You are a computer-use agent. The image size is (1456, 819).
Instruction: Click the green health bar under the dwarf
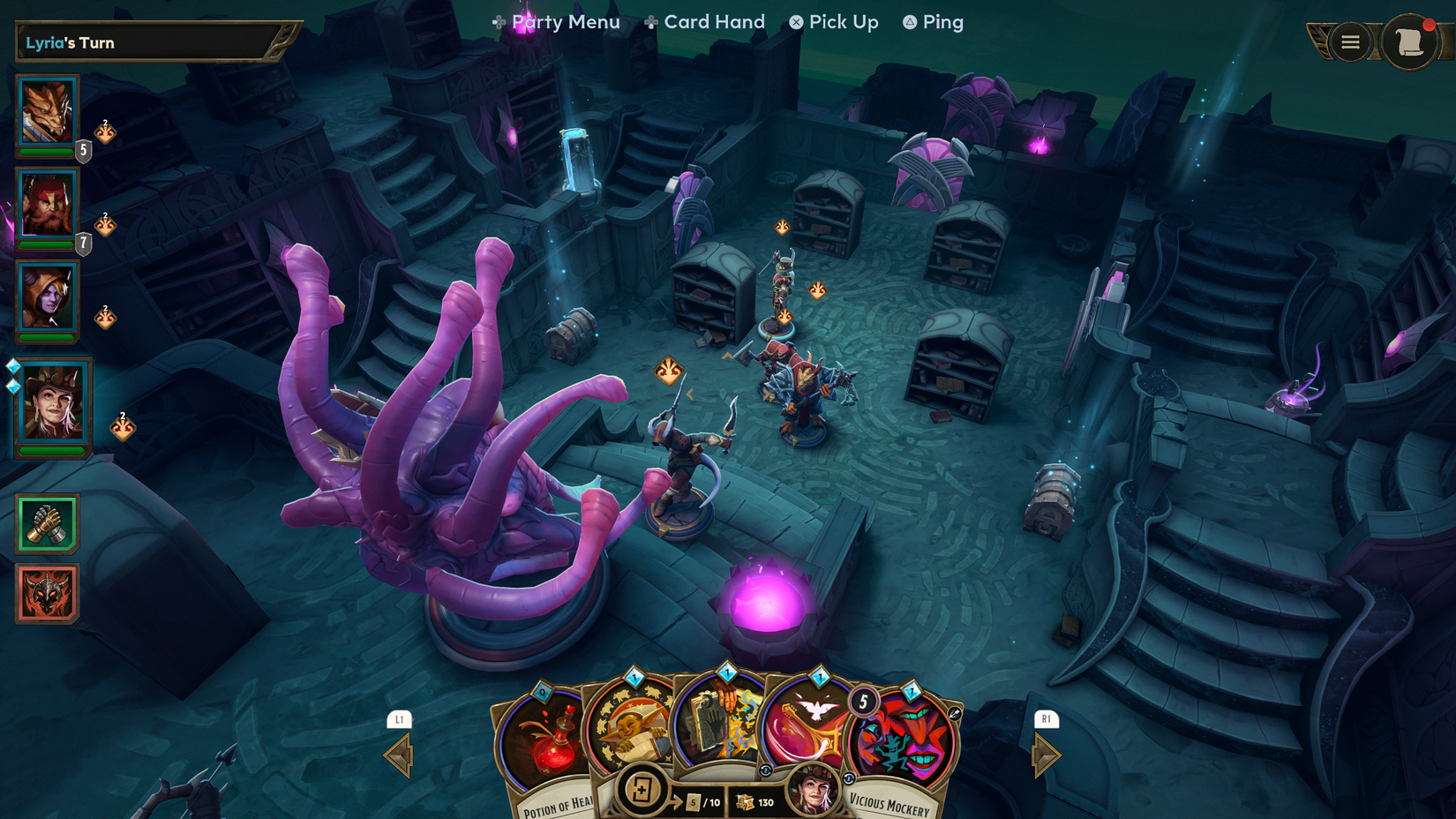48,244
